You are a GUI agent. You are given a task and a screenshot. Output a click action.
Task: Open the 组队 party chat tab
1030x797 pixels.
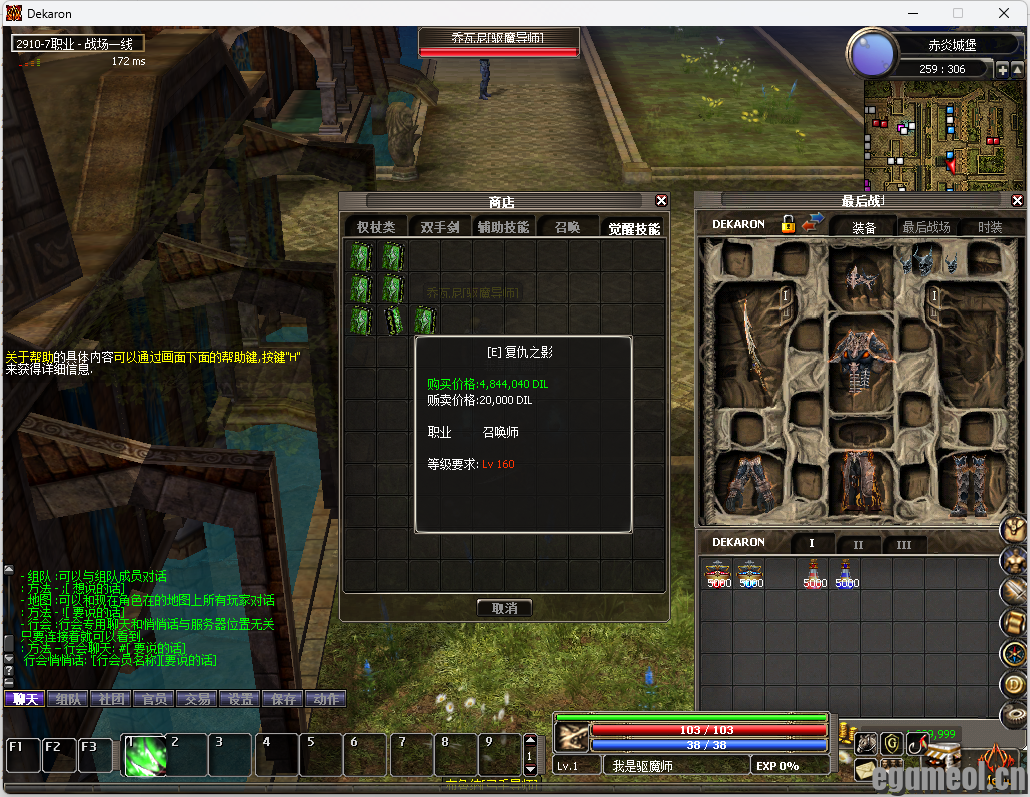68,699
